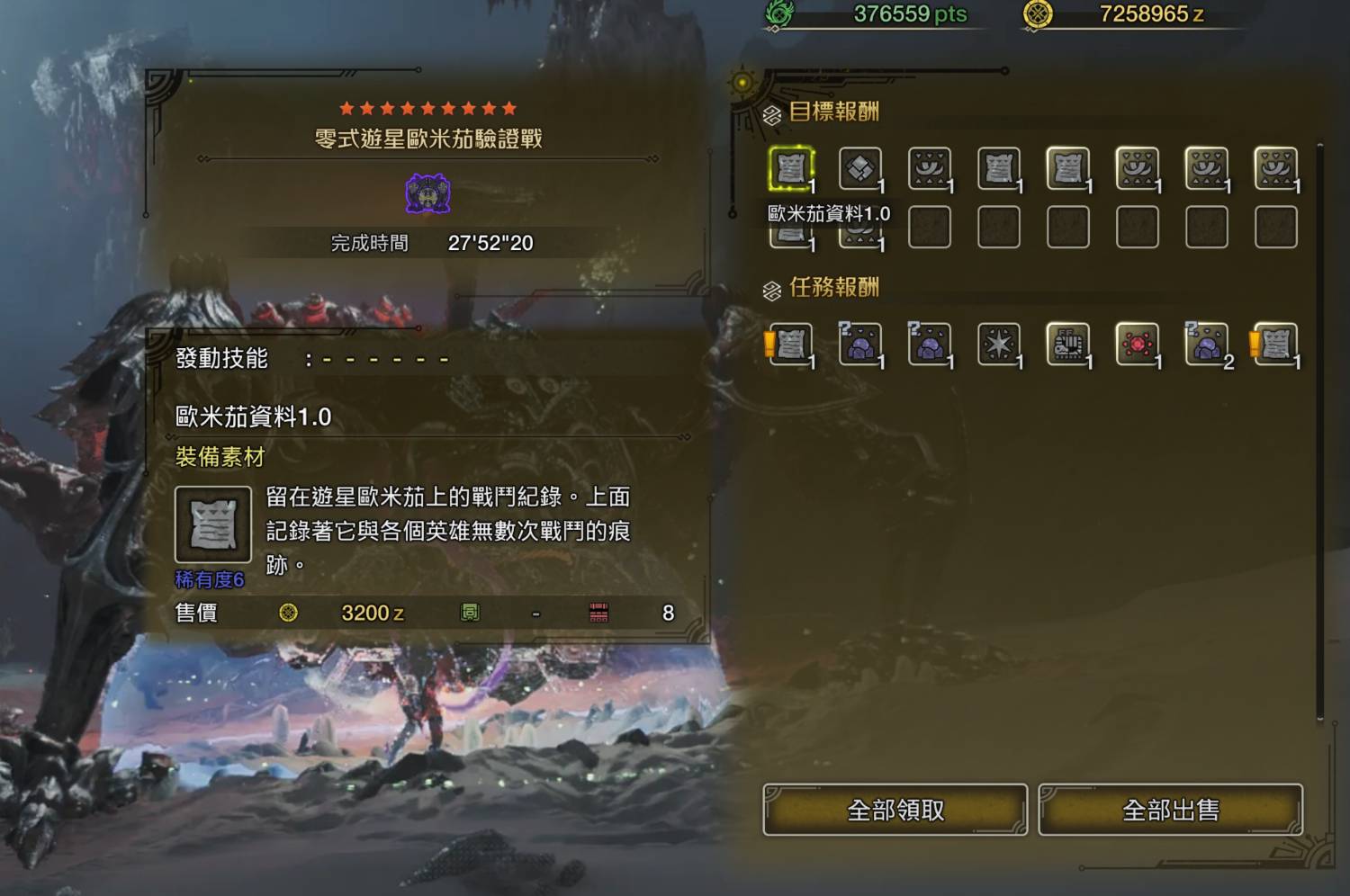Select the star-shaped reward in 任務報酬
This screenshot has width=1350, height=896.
(x=999, y=345)
